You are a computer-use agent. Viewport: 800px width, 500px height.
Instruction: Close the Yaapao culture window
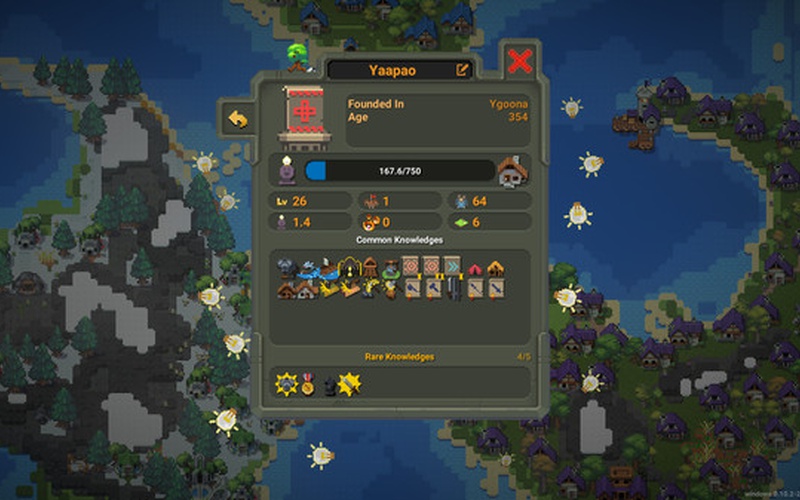pyautogui.click(x=519, y=61)
